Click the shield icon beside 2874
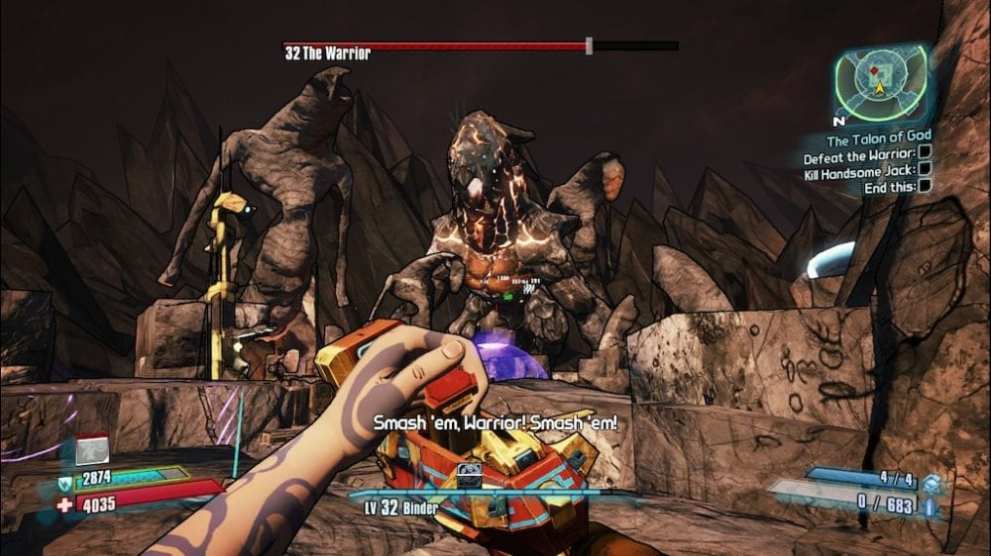991x556 pixels. coord(65,483)
